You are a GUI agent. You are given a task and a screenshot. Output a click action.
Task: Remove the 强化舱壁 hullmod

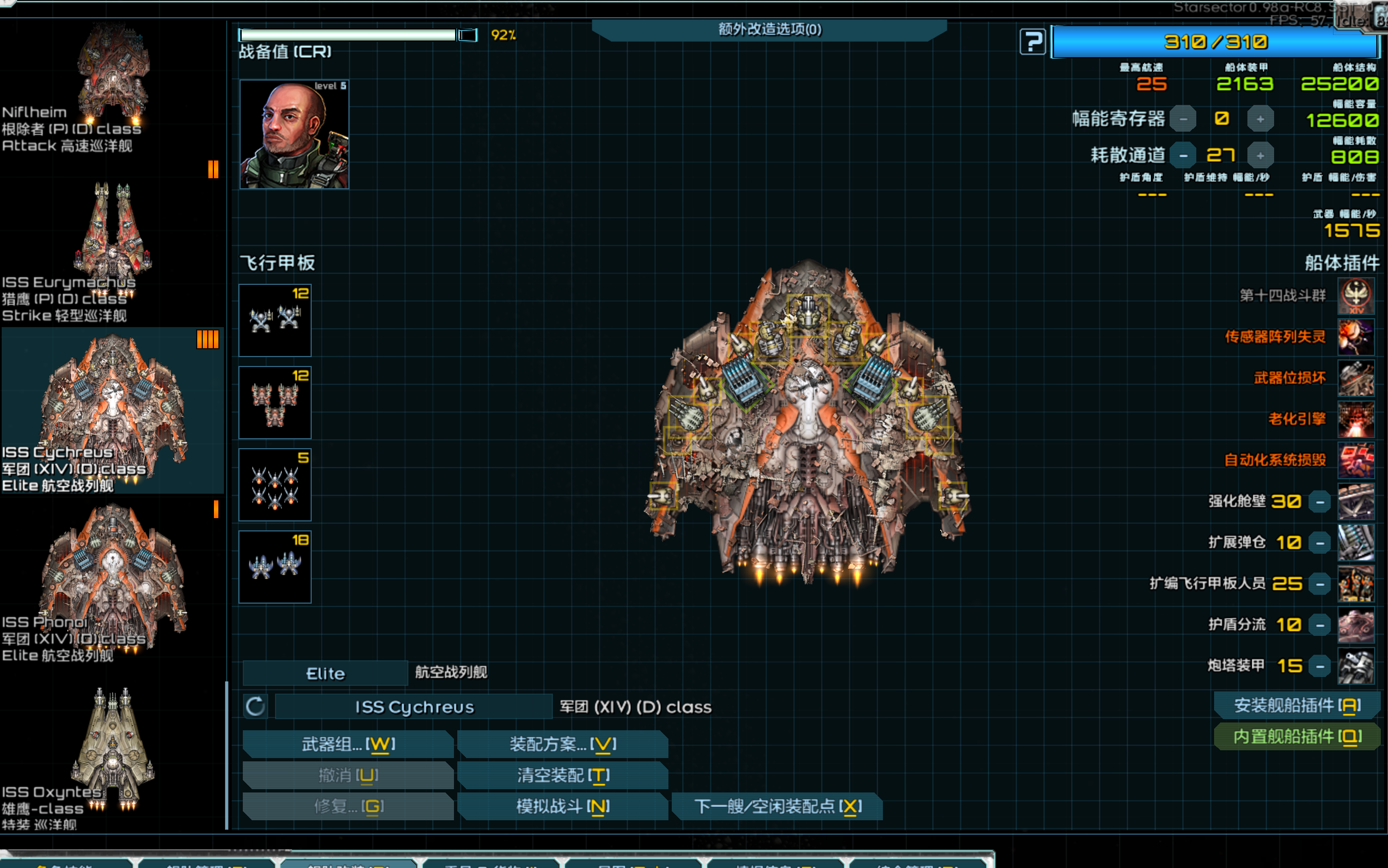tap(1320, 503)
